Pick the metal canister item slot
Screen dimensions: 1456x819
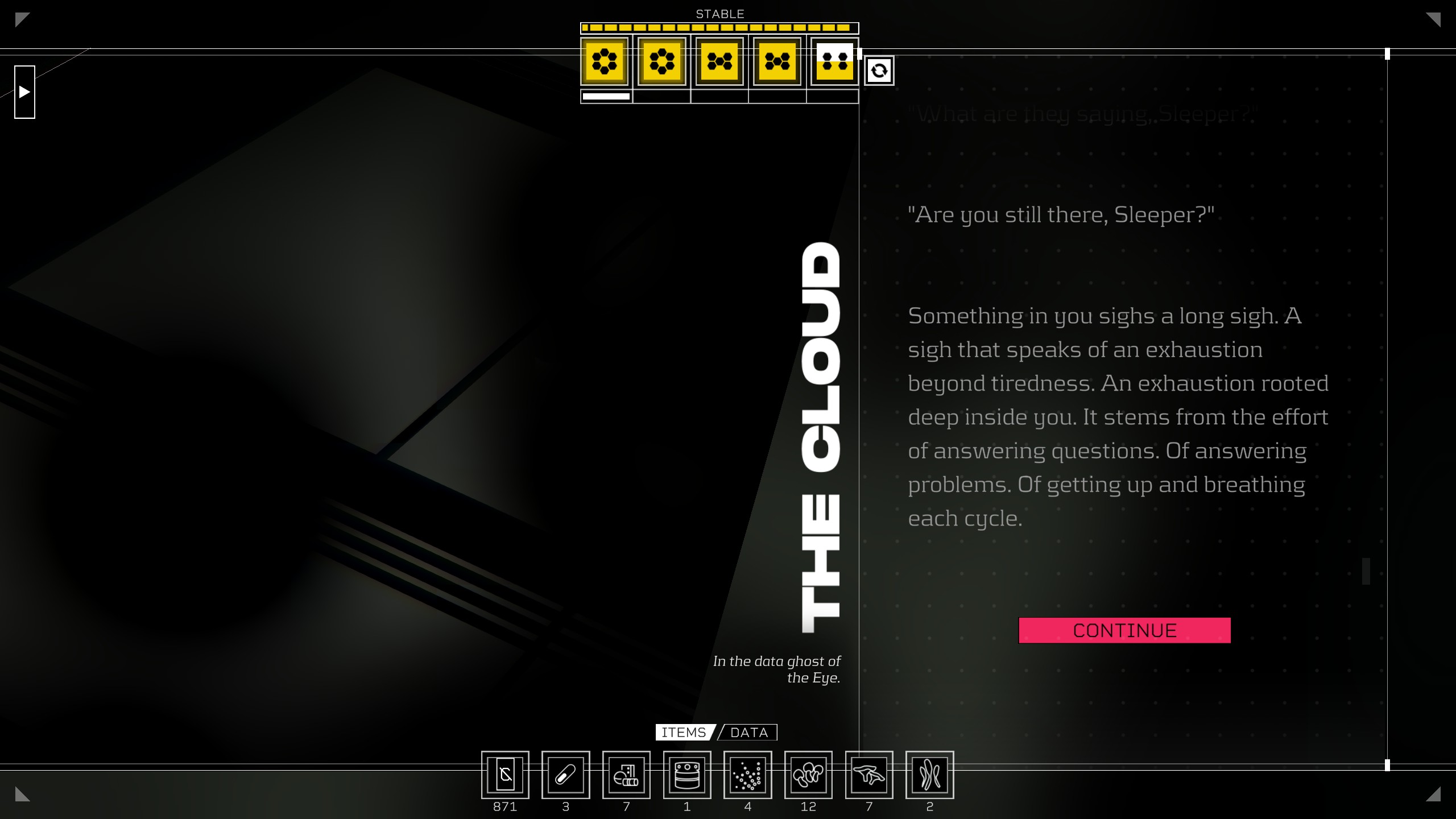687,775
